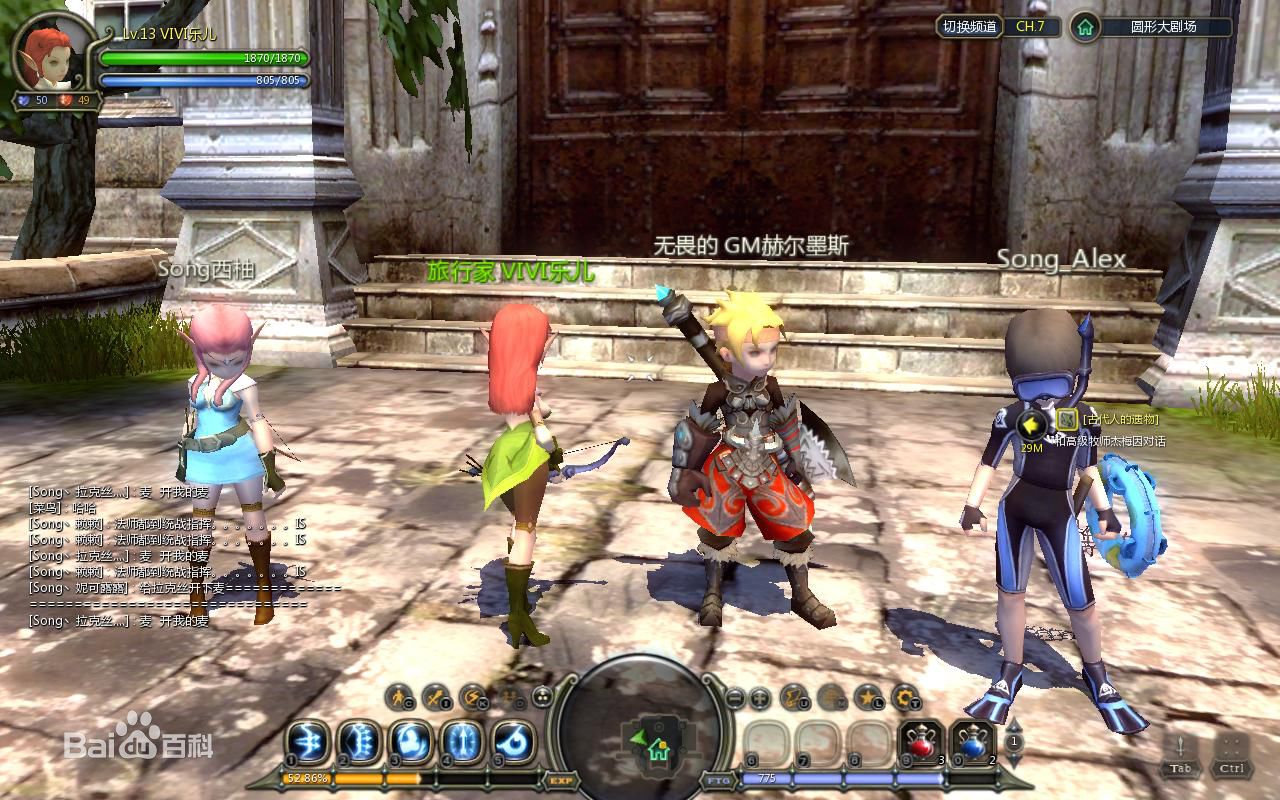This screenshot has height=800, width=1280.
Task: Activate the eye skill in slot 5
Action: click(x=514, y=743)
